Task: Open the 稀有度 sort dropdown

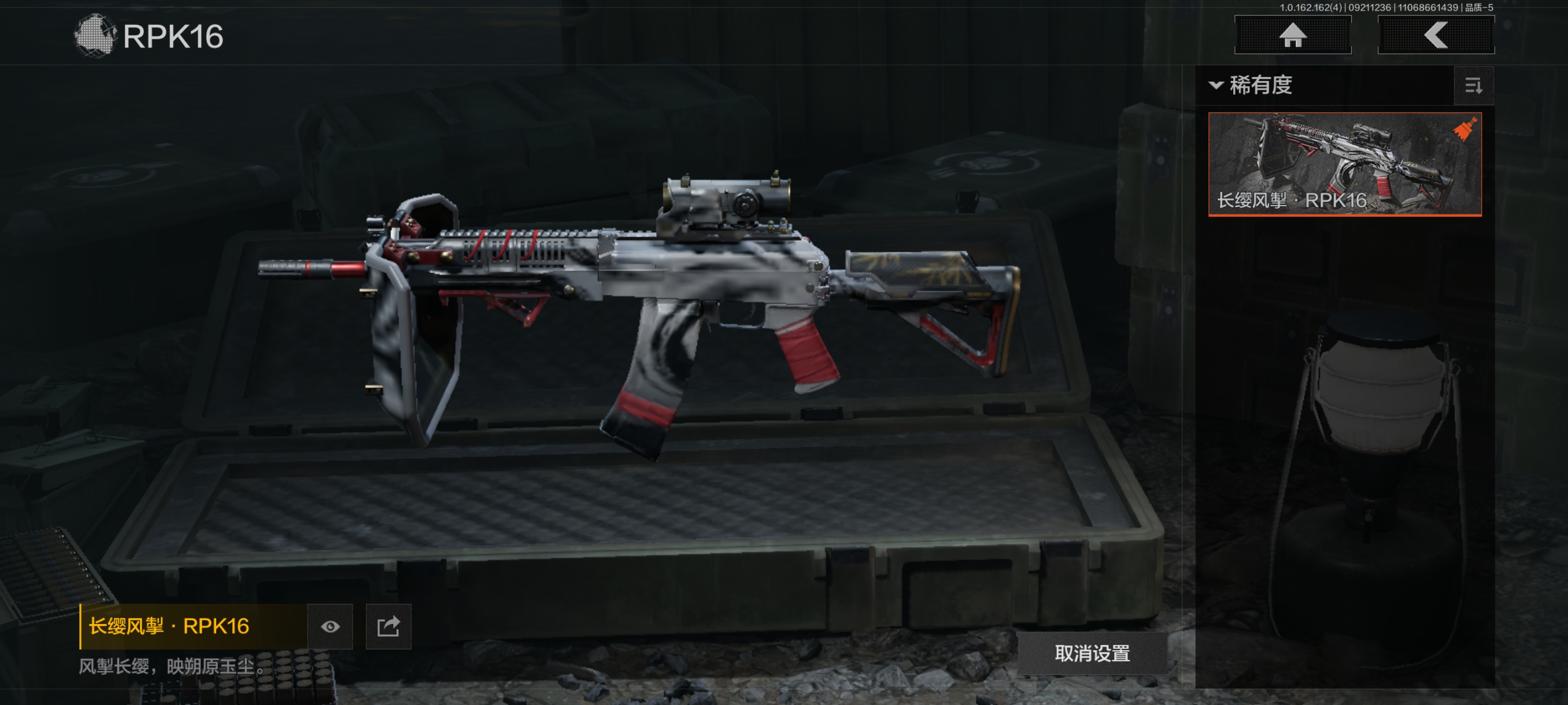Action: (x=1252, y=85)
